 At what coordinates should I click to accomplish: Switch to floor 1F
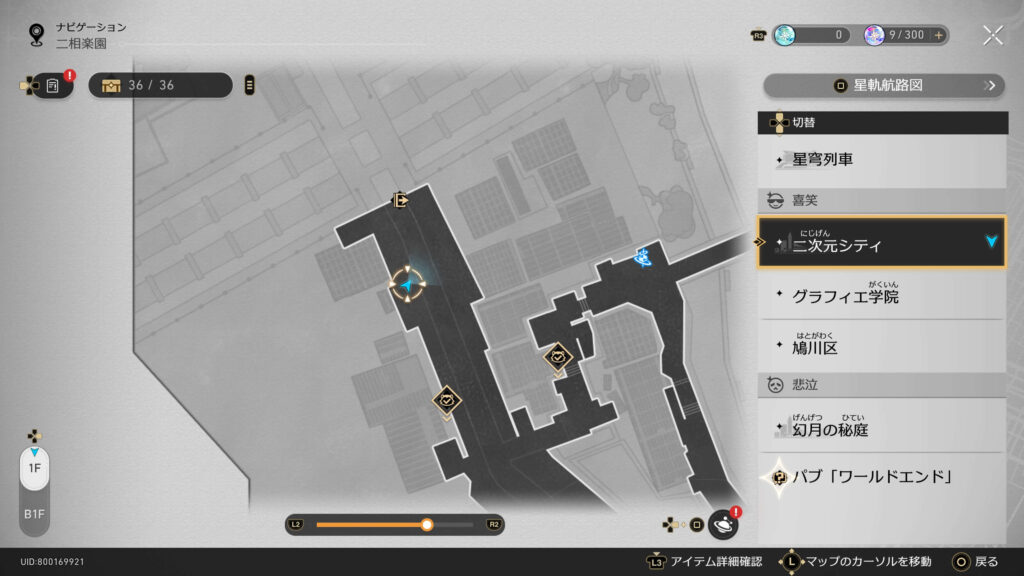tap(34, 468)
